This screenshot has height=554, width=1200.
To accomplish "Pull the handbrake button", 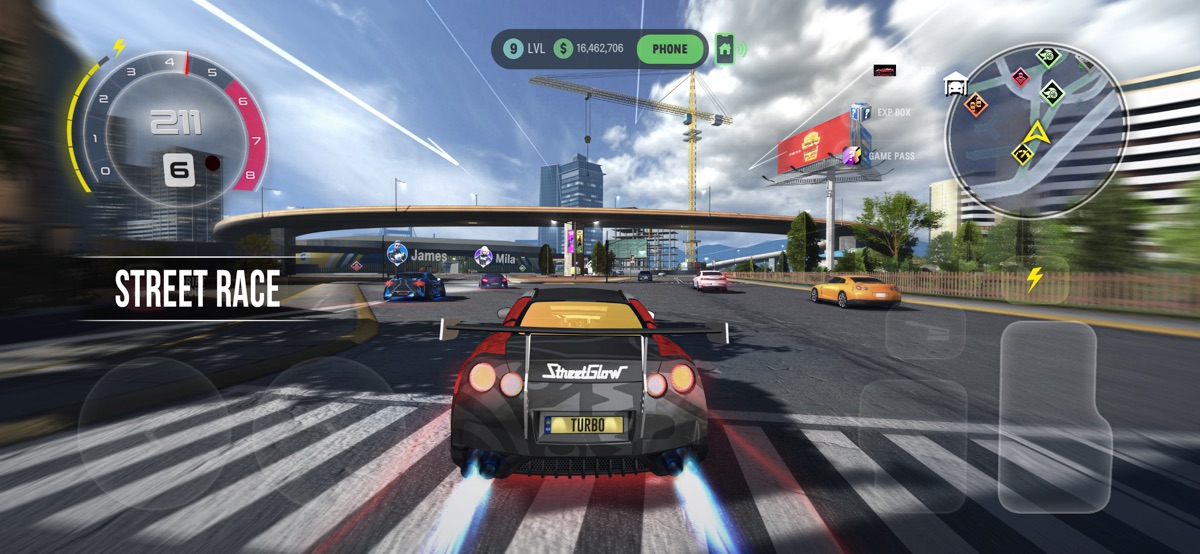I will tap(925, 331).
